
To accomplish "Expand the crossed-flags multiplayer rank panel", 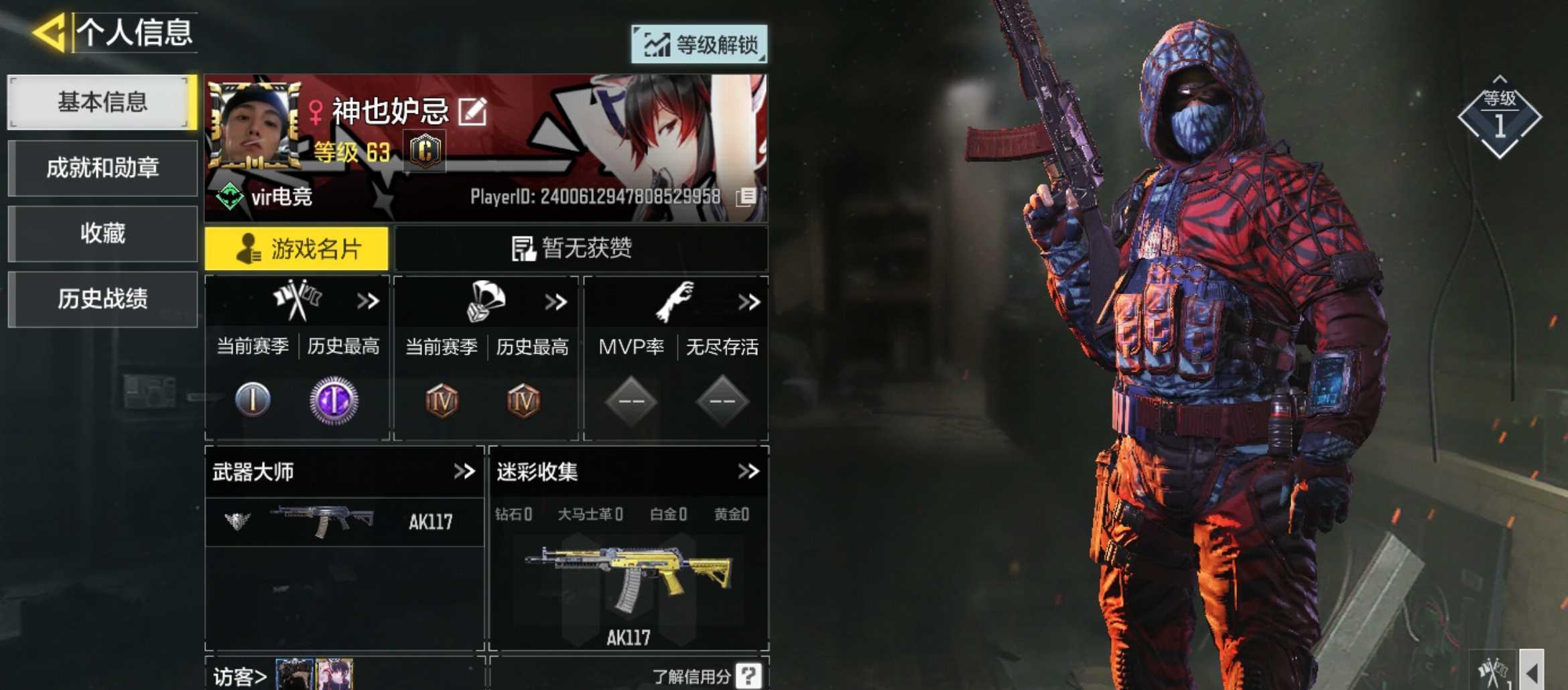I will [x=368, y=301].
